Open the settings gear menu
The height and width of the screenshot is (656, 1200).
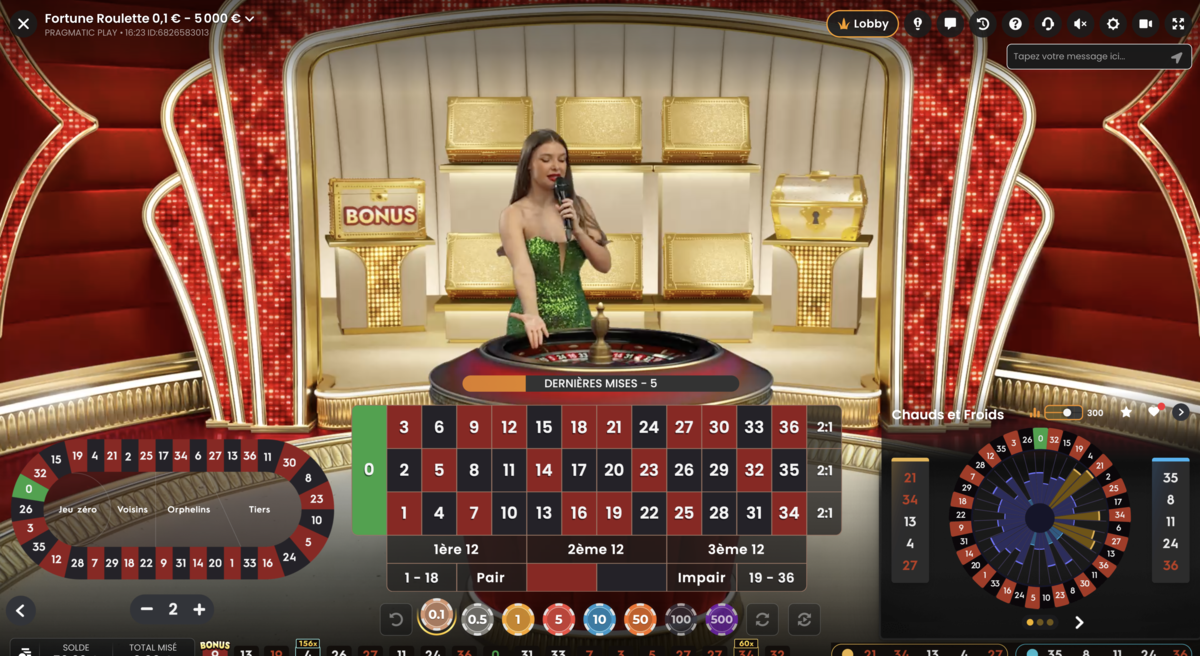pyautogui.click(x=1113, y=24)
